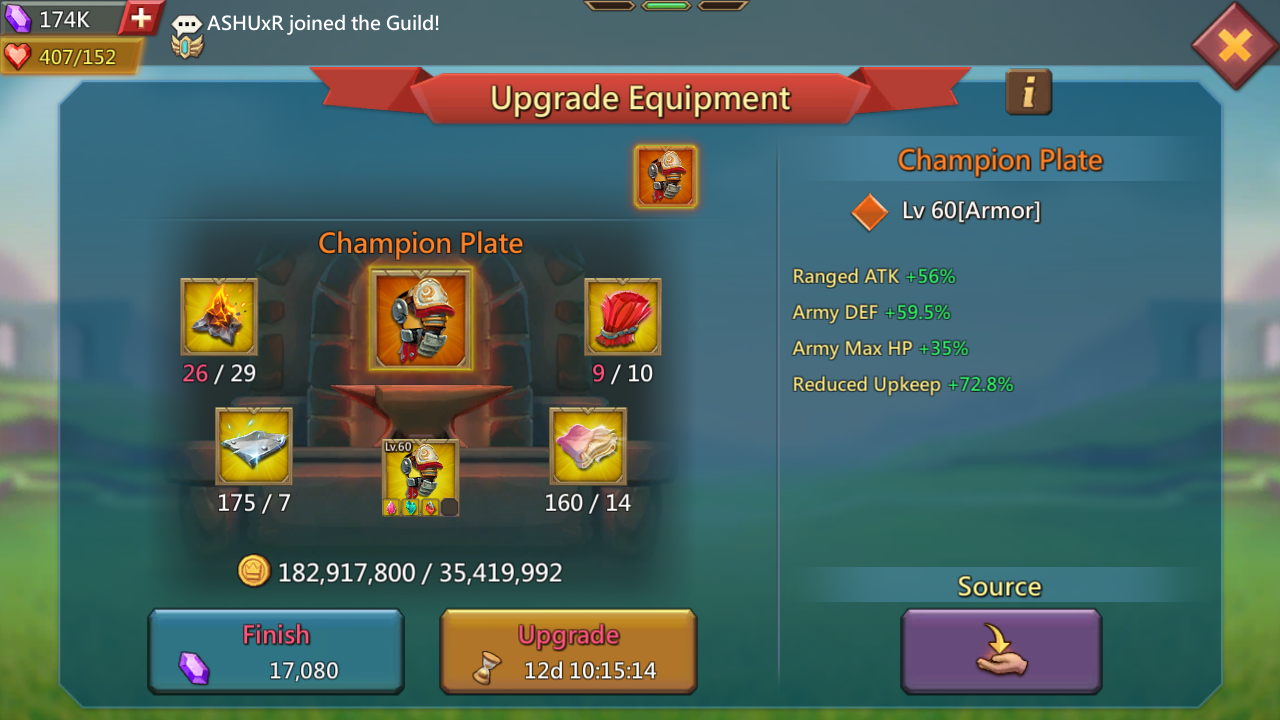Viewport: 1280px width, 720px height.
Task: Add more gems with the plus button
Action: point(142,18)
